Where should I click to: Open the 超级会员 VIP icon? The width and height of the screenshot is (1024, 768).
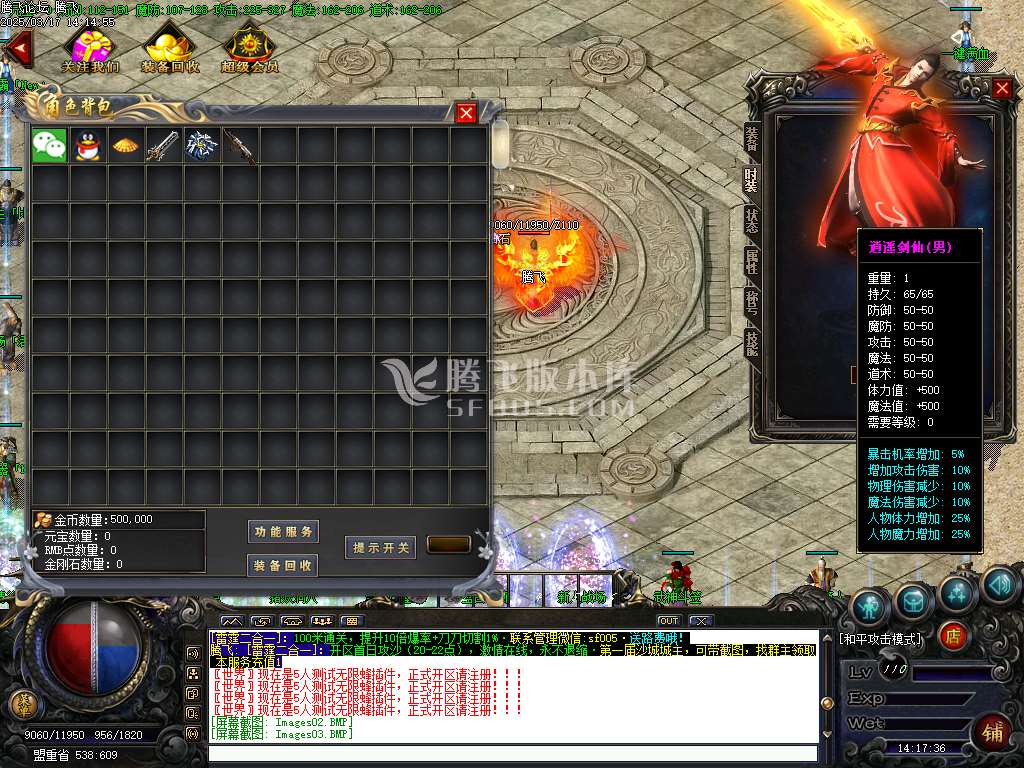pyautogui.click(x=249, y=48)
